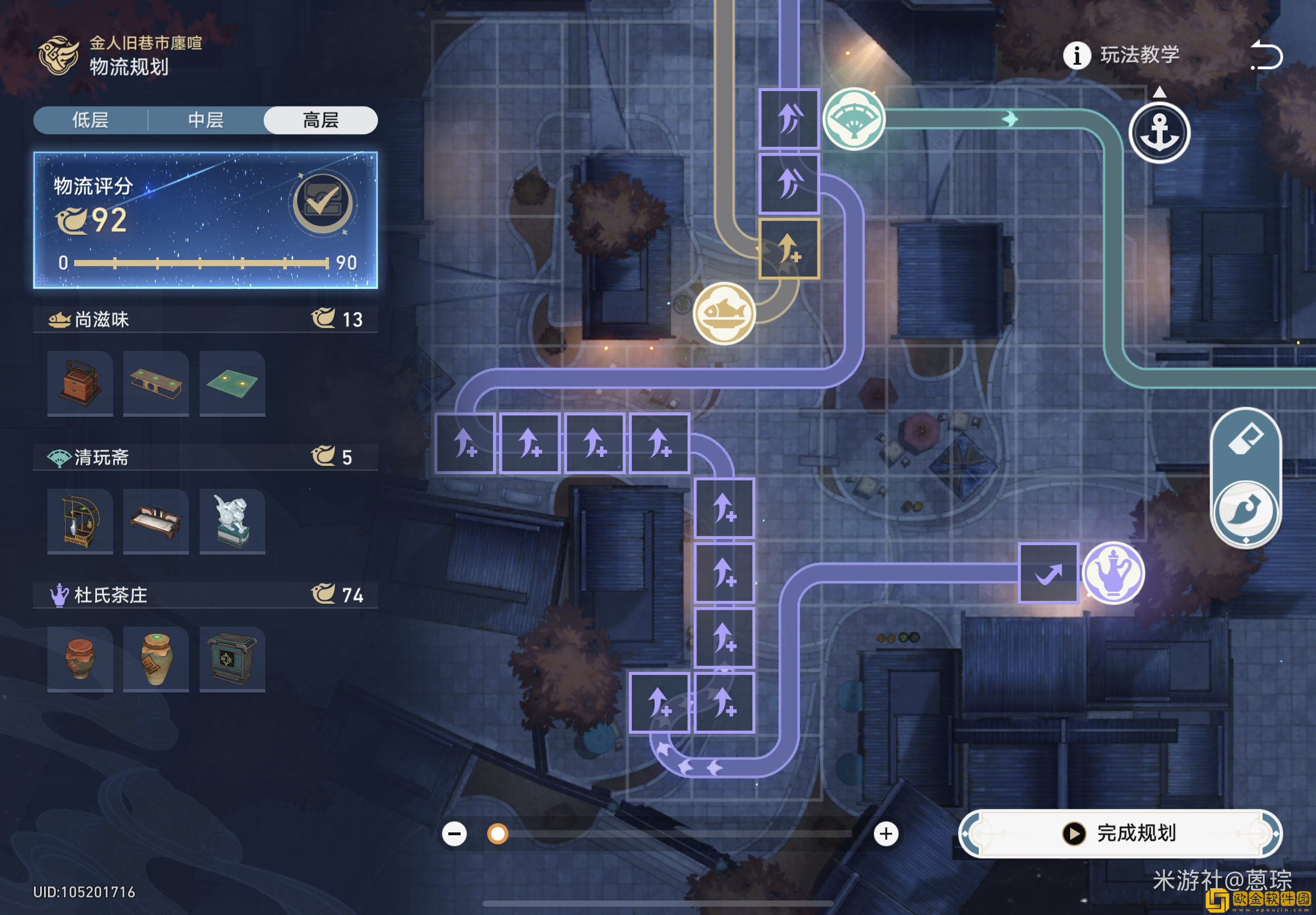Click the anchor dock node
The image size is (1316, 915).
(x=1159, y=132)
